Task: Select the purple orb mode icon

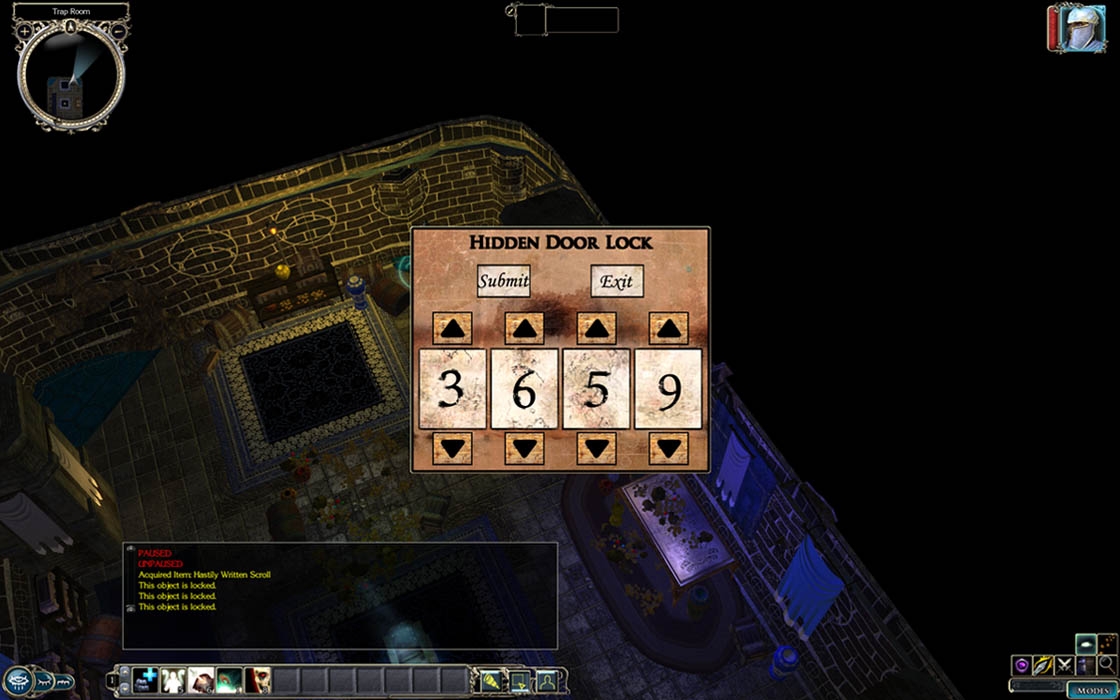Action: pos(1021,665)
